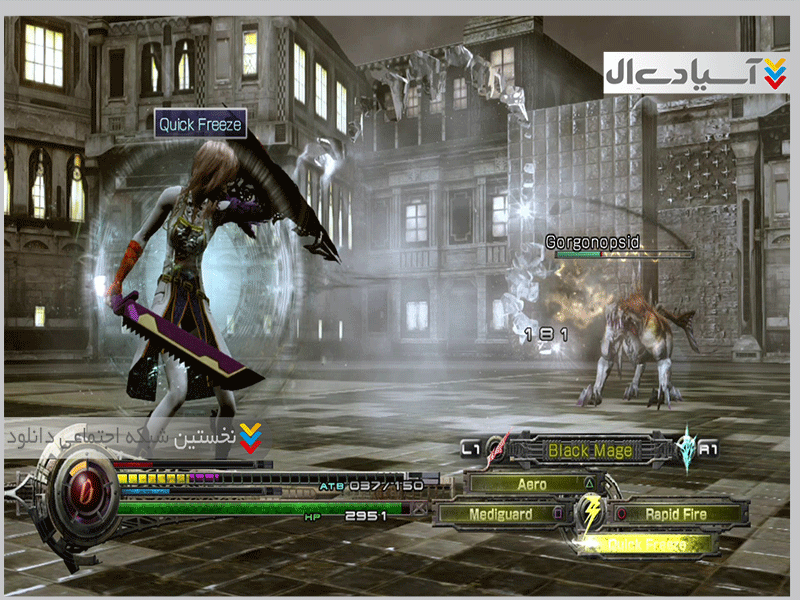800x600 pixels.
Task: Switch to the red schema icon
Action: click(x=498, y=451)
